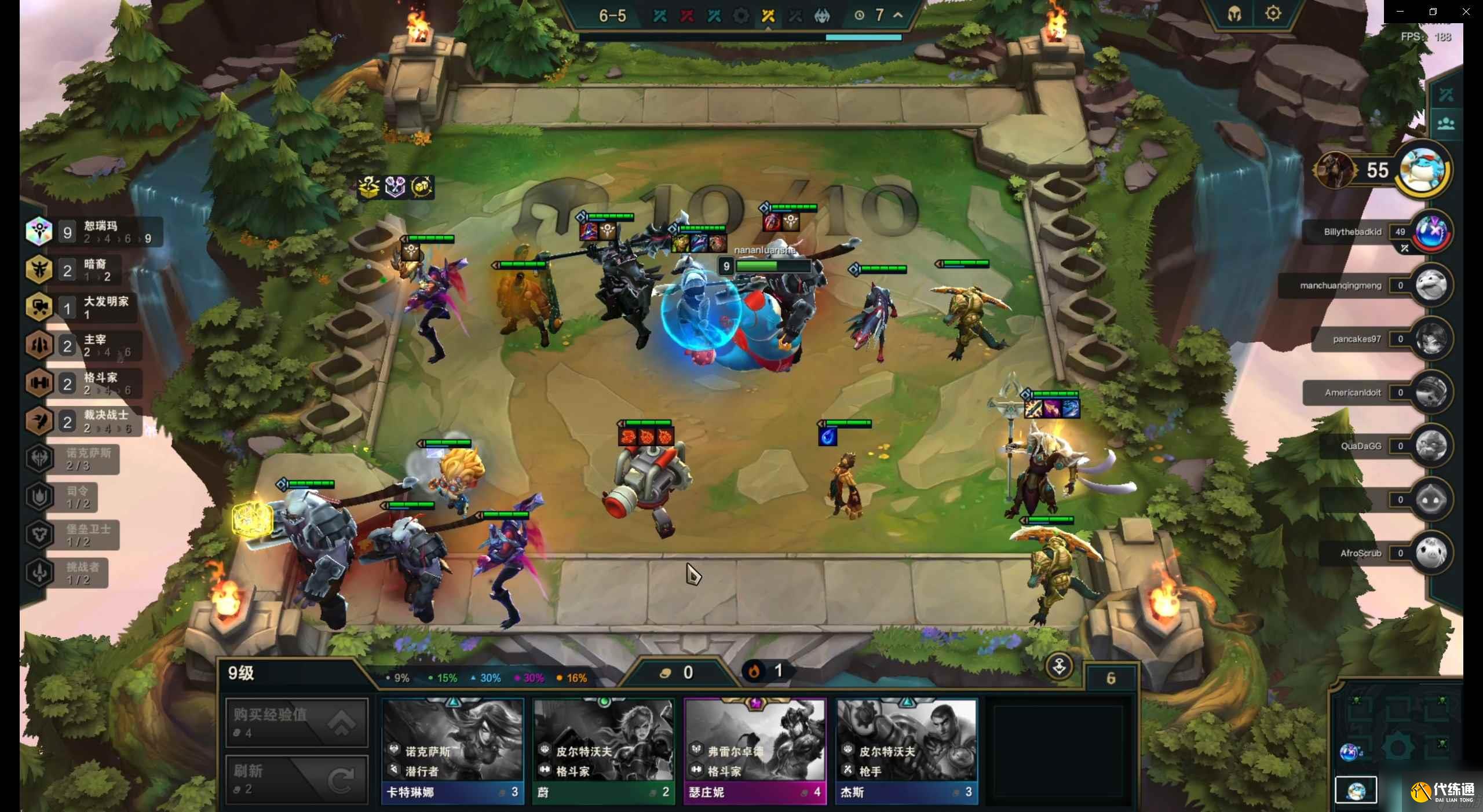Show the 恕瑞玛 trait details
The height and width of the screenshot is (812, 1483).
pos(93,232)
